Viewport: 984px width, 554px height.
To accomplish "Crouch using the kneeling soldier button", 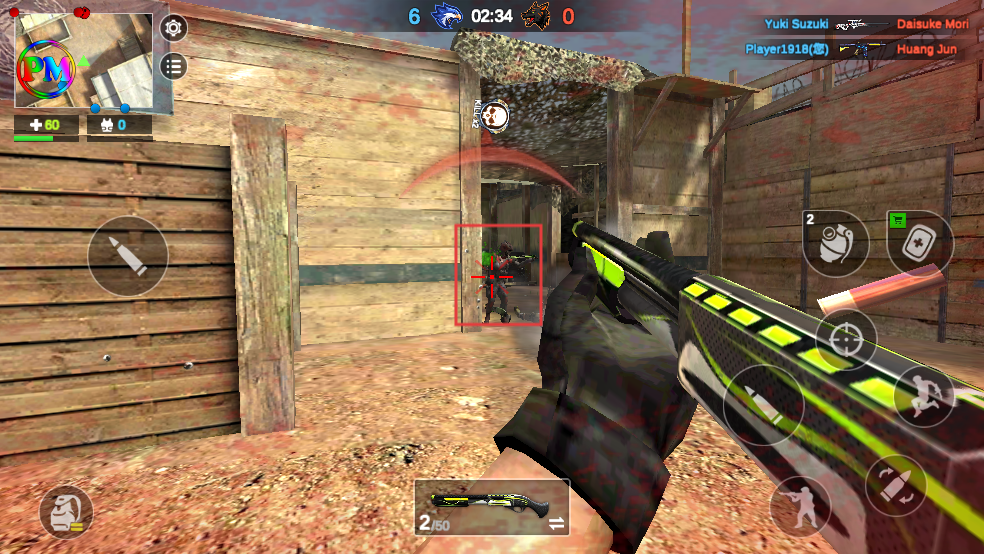I will click(800, 505).
